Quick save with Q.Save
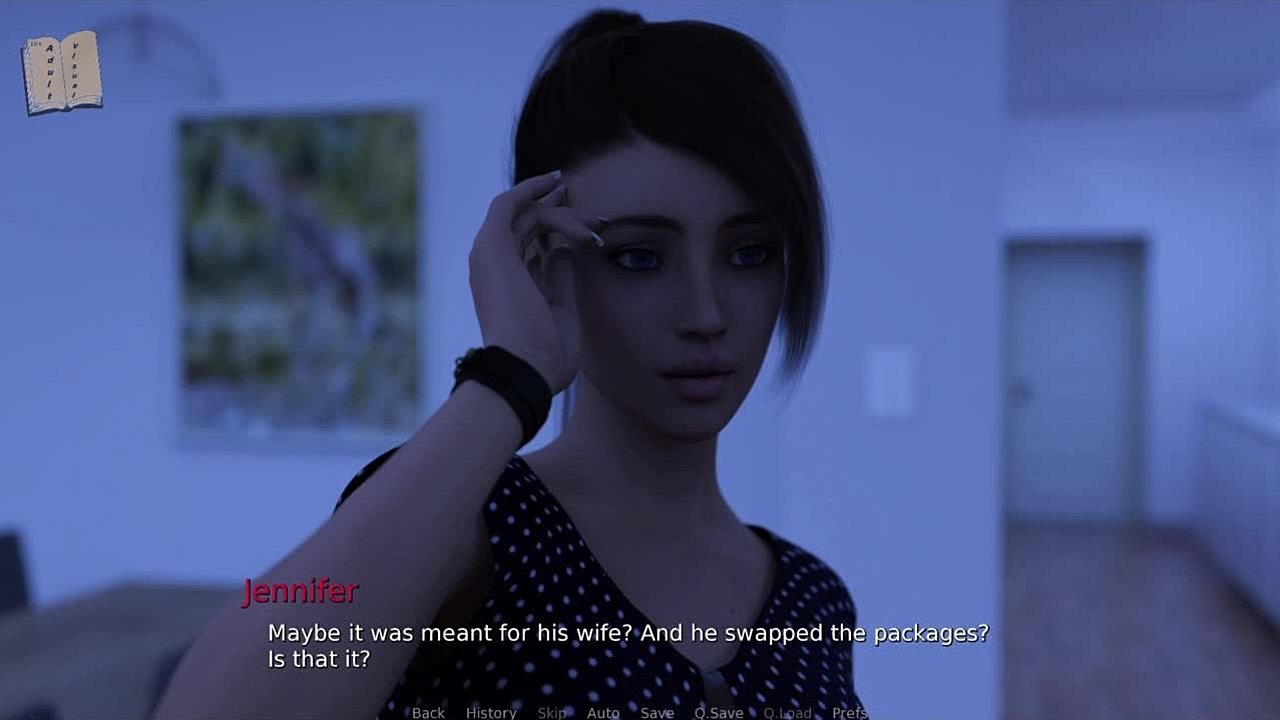The height and width of the screenshot is (720, 1280). [719, 712]
